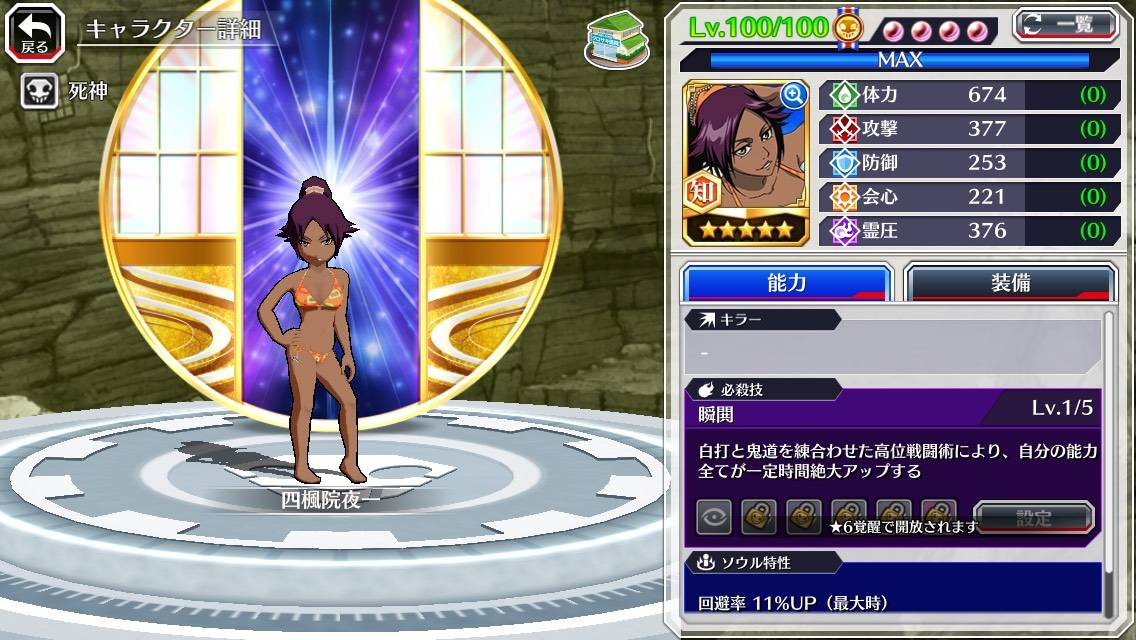Enlarge the Yoruichi character portrait
Screen dimensions: 1136x640
pyautogui.click(x=793, y=96)
